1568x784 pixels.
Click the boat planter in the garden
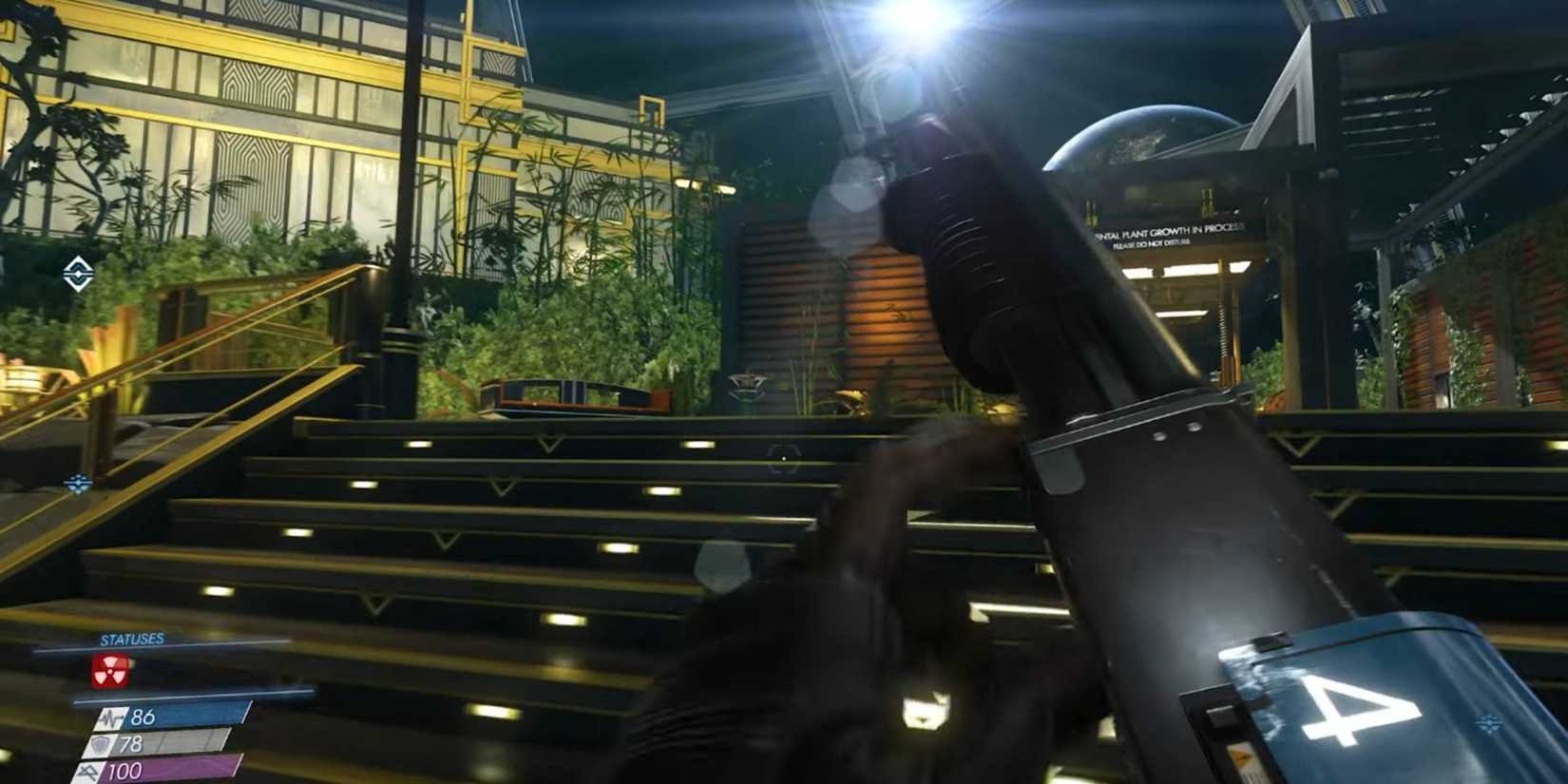point(561,394)
